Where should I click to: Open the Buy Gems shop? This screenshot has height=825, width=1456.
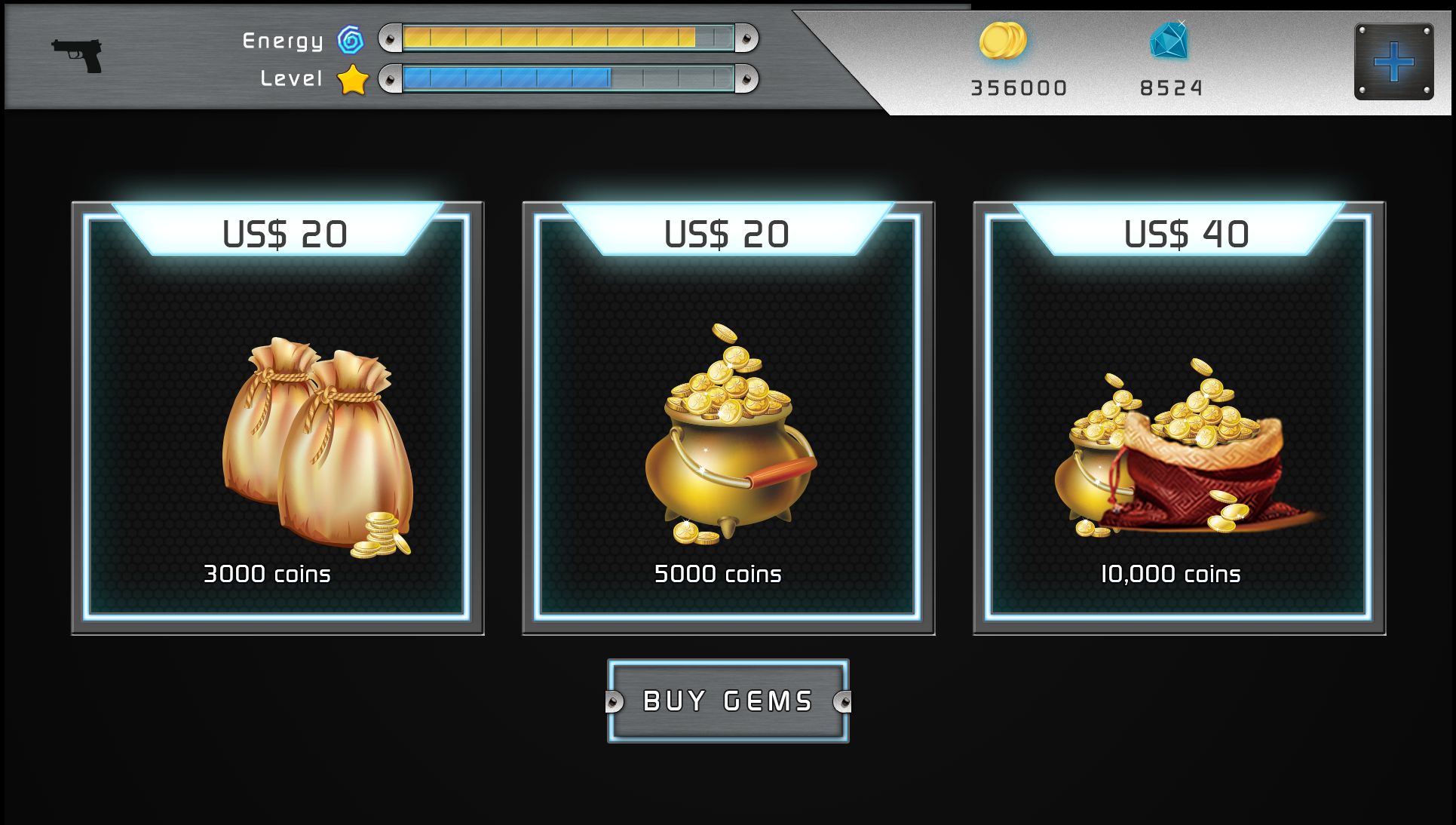[728, 701]
